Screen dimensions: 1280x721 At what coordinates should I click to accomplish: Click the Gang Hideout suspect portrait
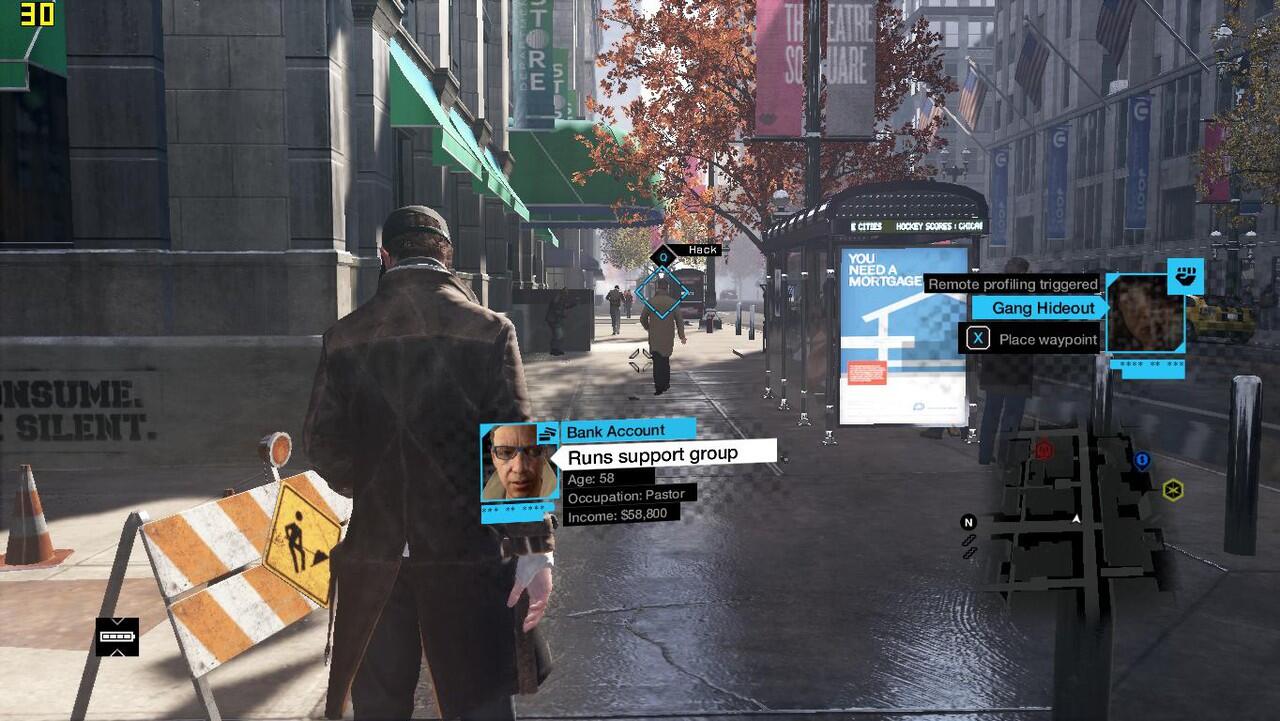1144,314
